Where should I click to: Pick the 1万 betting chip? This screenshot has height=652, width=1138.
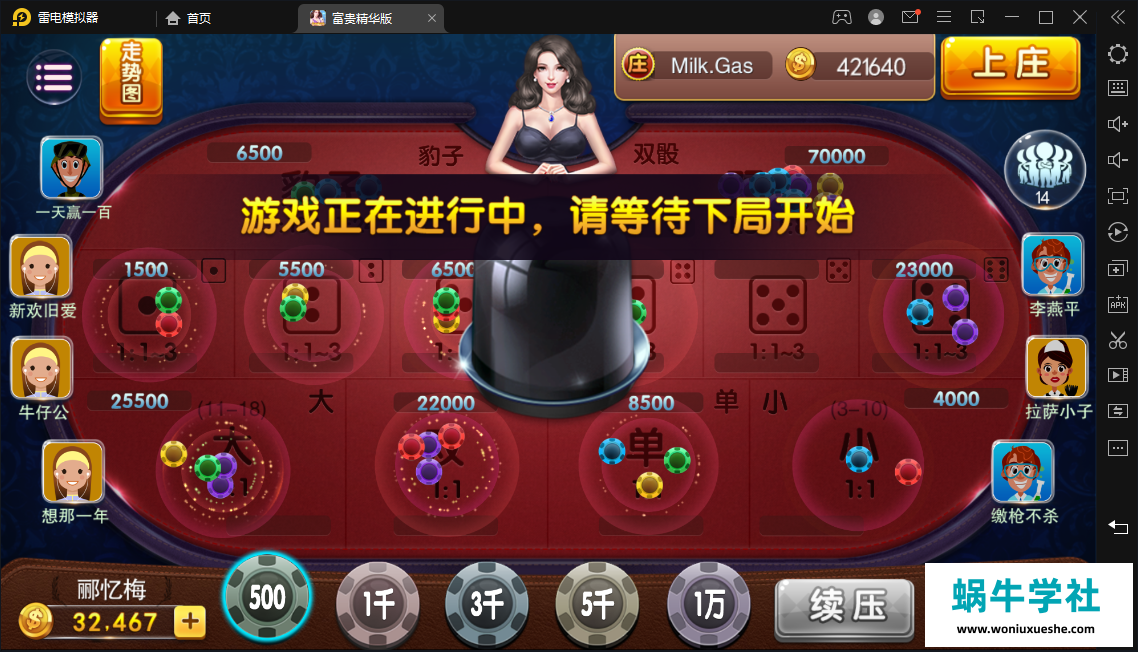click(708, 604)
